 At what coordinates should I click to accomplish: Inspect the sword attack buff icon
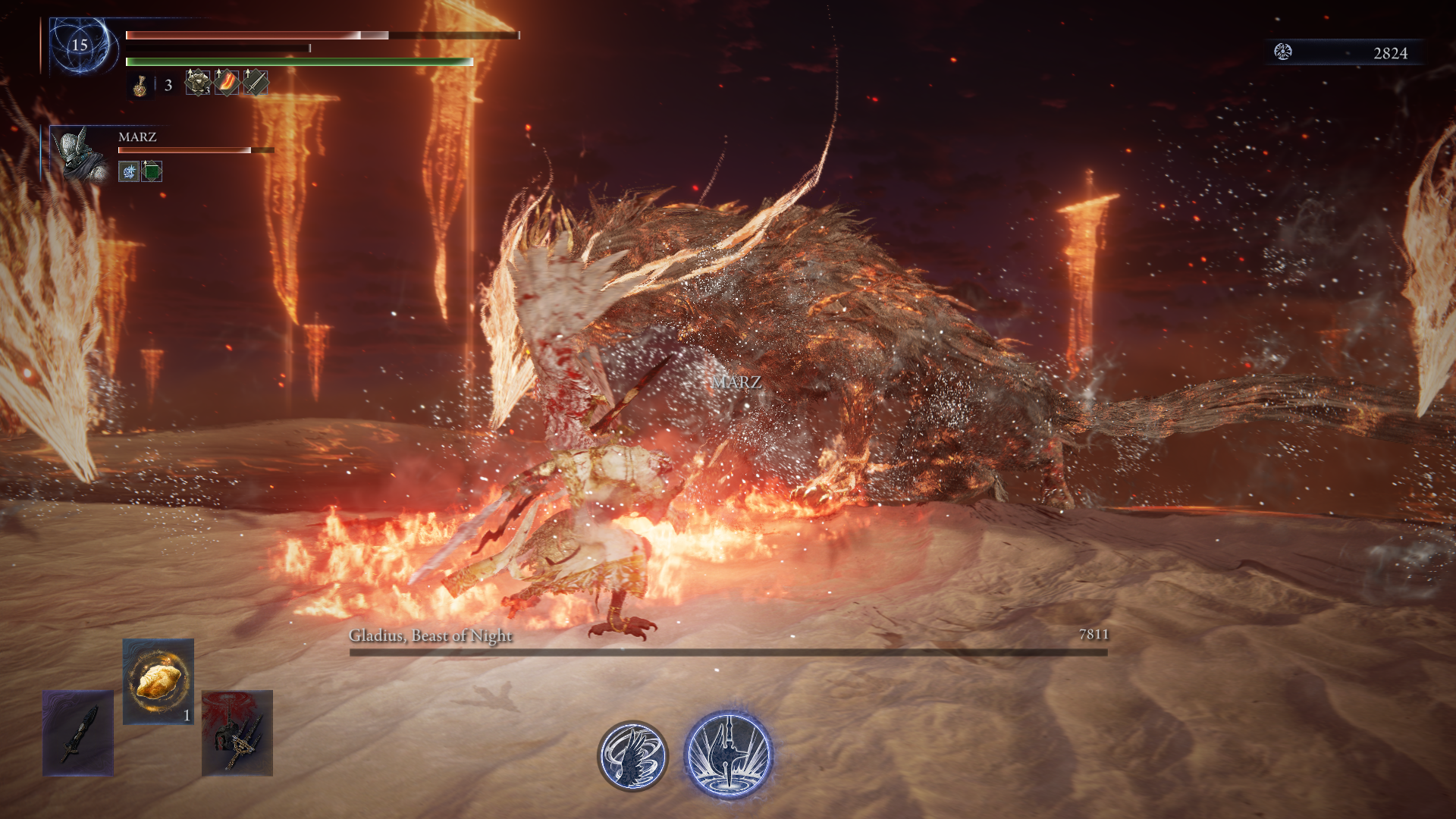255,83
